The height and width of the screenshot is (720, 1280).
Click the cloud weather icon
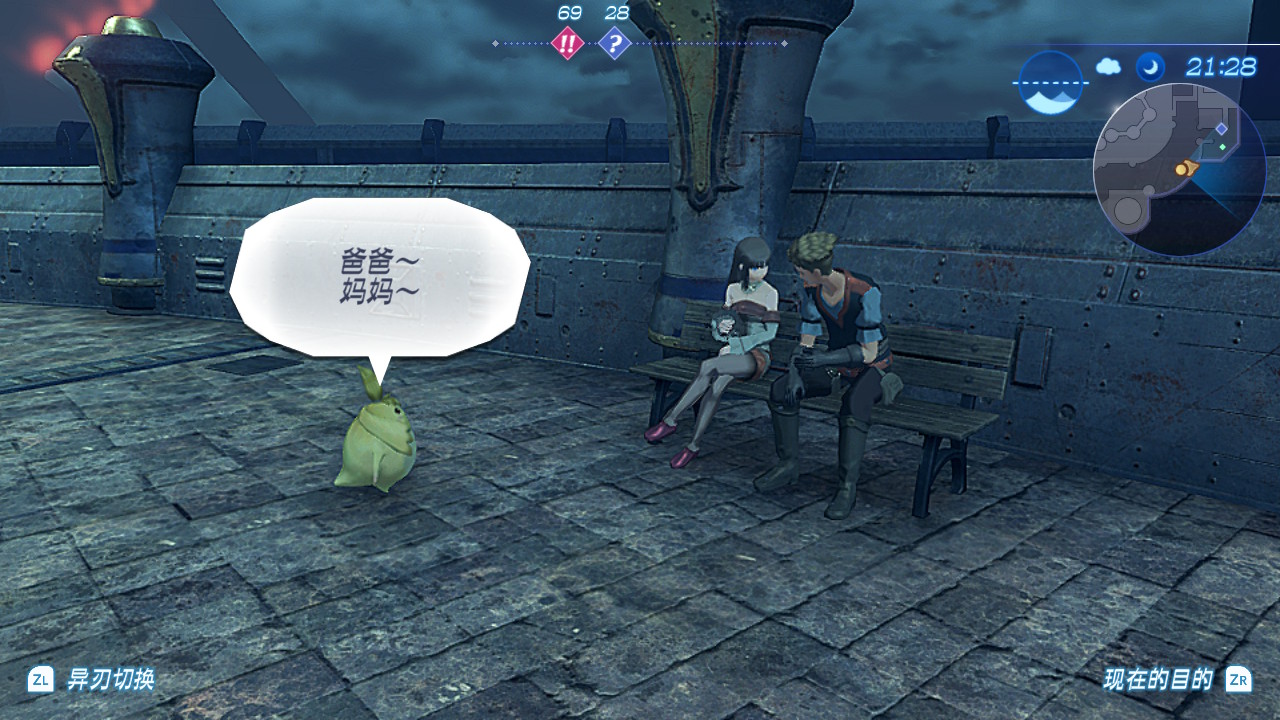pyautogui.click(x=1109, y=67)
